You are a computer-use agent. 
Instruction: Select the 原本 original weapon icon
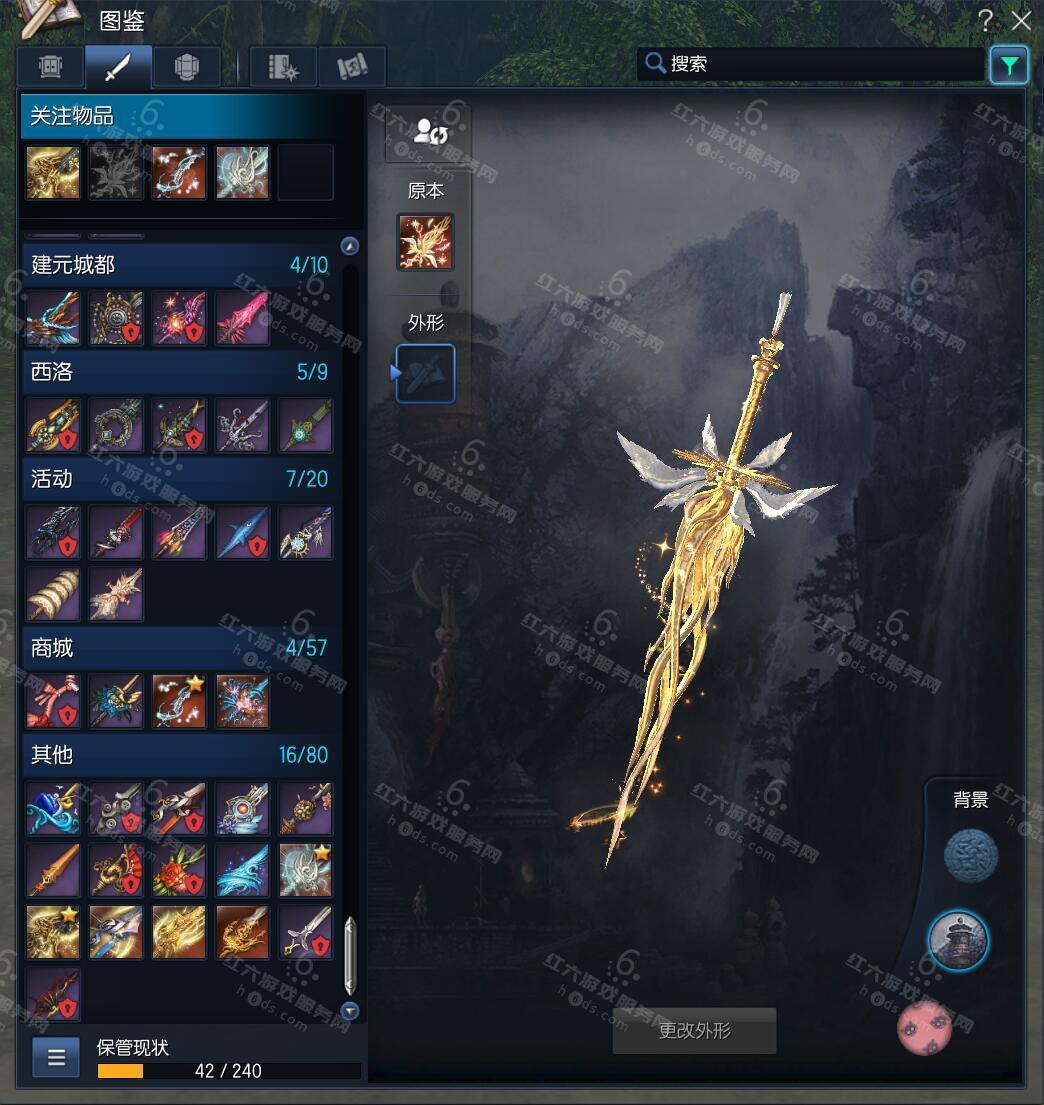(x=425, y=242)
